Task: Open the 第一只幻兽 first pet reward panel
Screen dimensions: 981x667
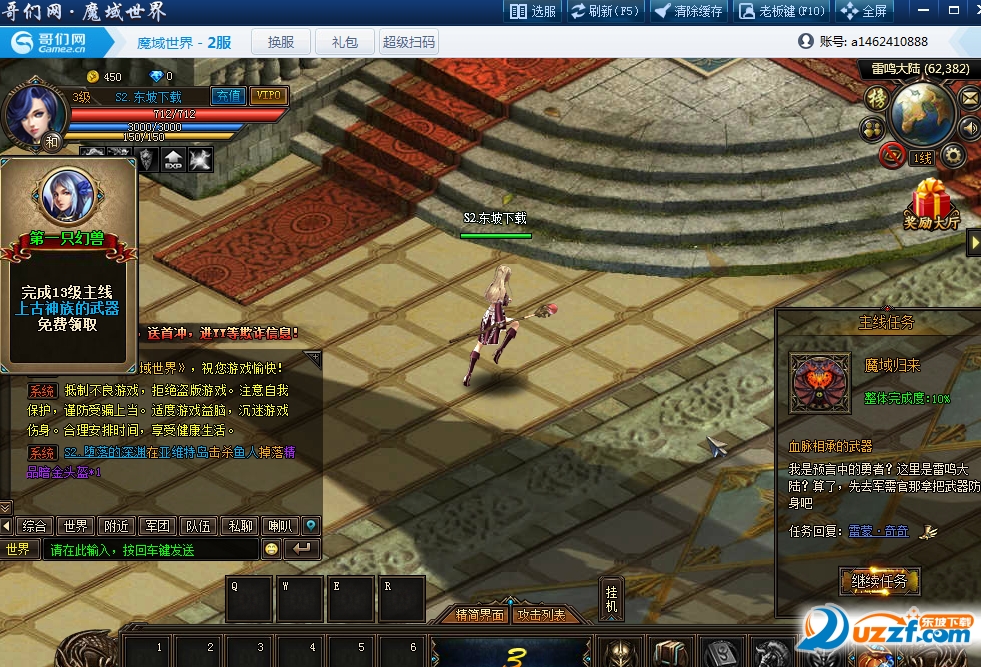Action: (x=68, y=262)
